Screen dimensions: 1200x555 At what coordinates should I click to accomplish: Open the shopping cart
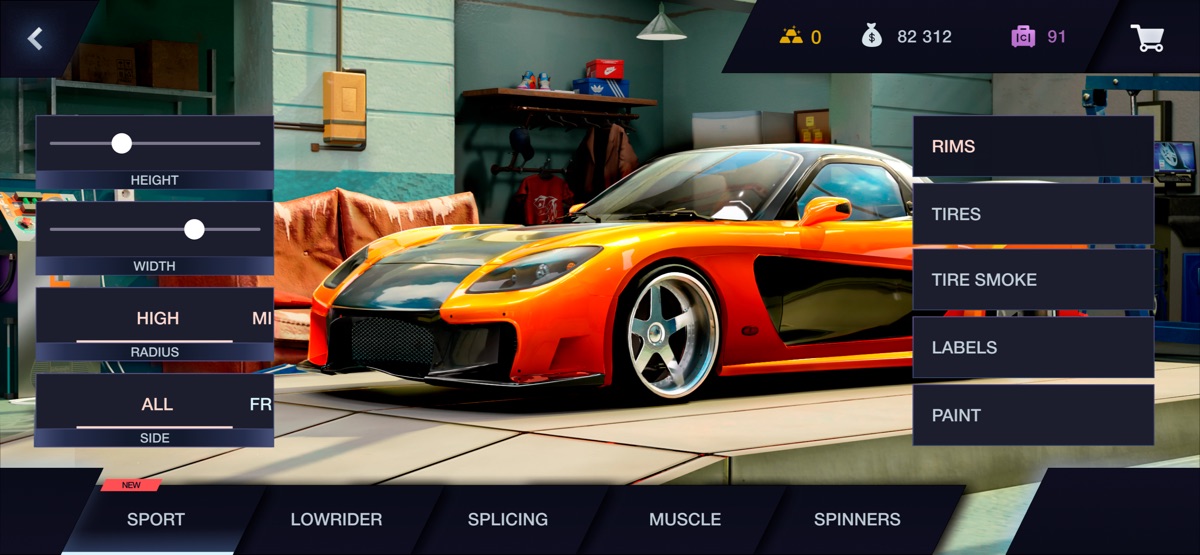pos(1148,38)
